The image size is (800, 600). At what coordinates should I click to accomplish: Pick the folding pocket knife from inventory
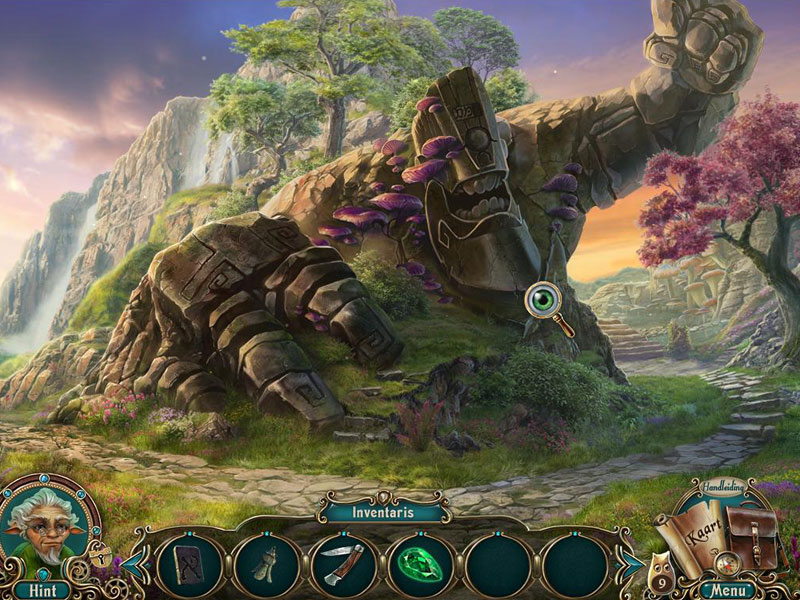(x=341, y=566)
